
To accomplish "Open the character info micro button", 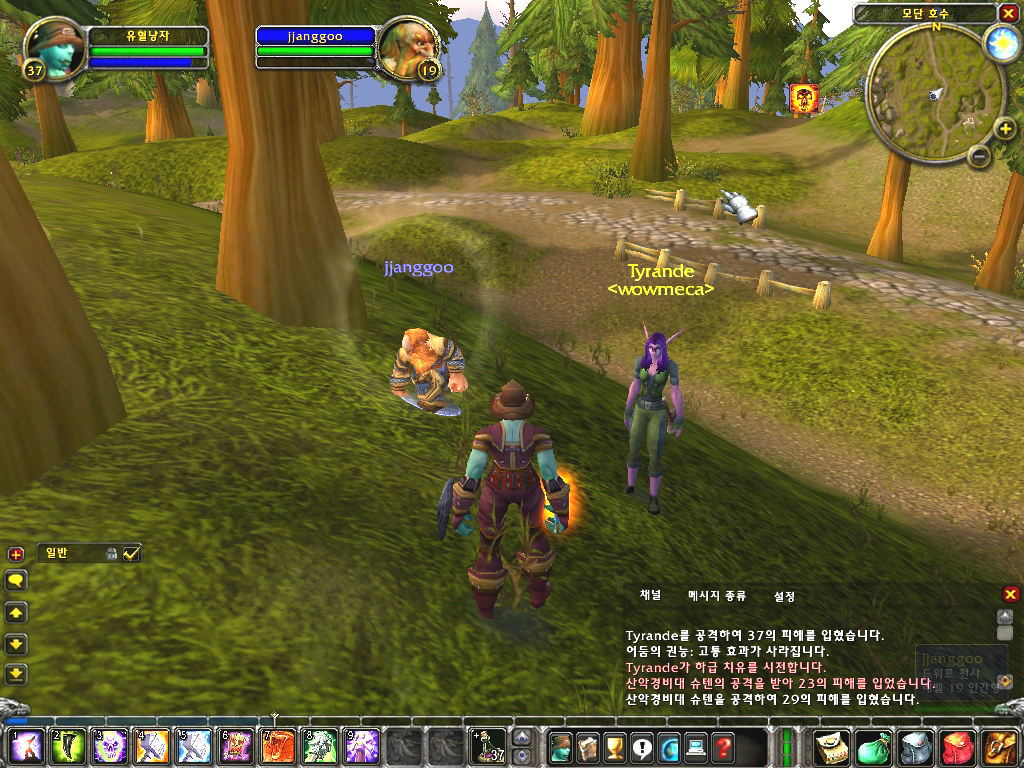I will click(x=562, y=747).
